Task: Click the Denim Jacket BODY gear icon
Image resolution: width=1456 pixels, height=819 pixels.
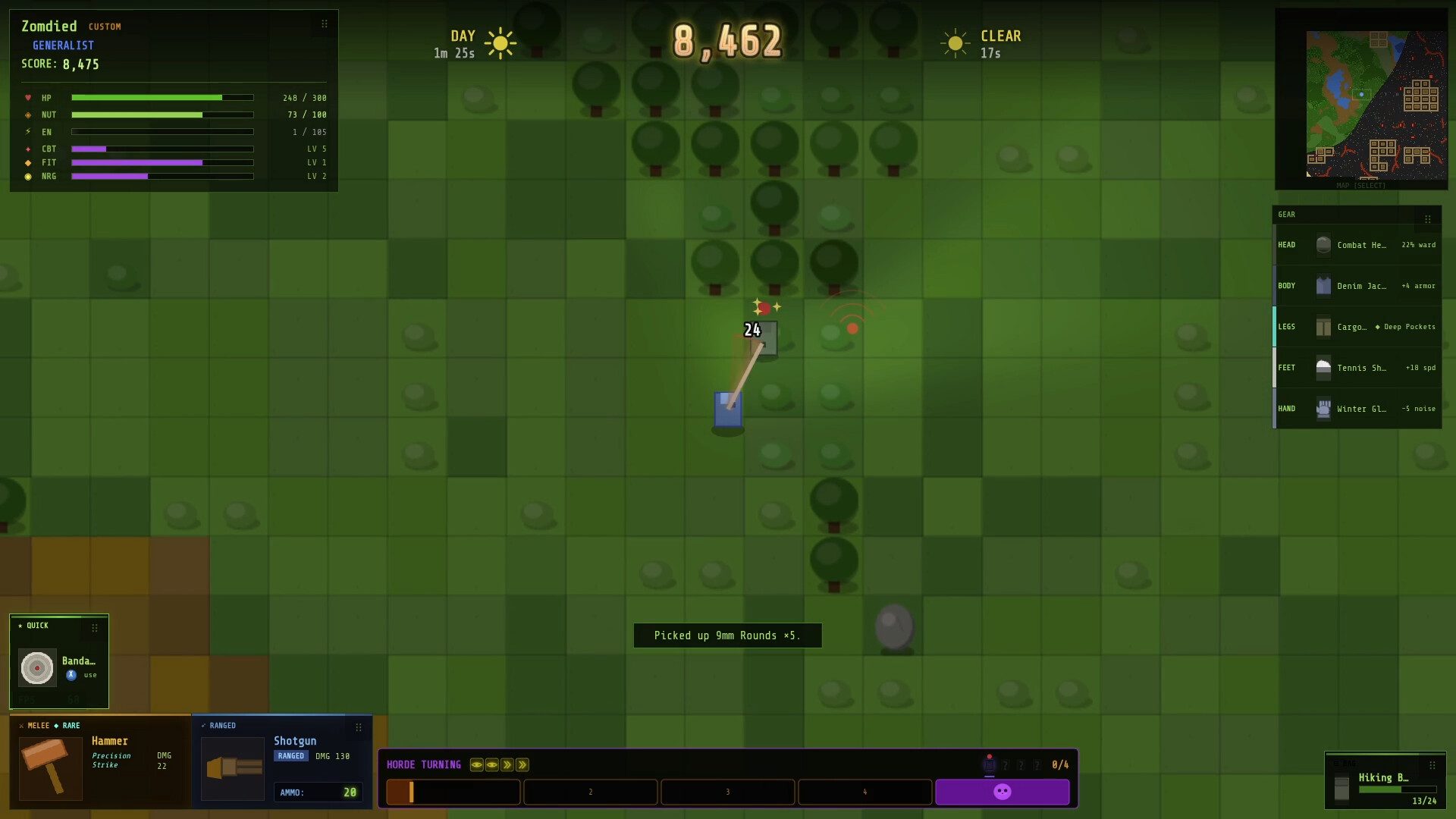Action: [1324, 286]
